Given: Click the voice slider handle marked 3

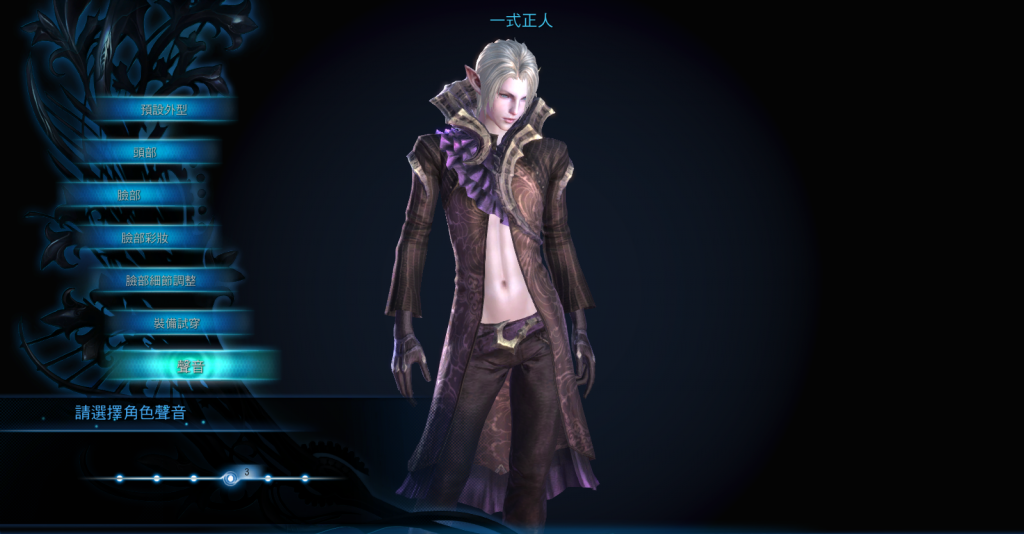Looking at the screenshot, I should (x=231, y=478).
